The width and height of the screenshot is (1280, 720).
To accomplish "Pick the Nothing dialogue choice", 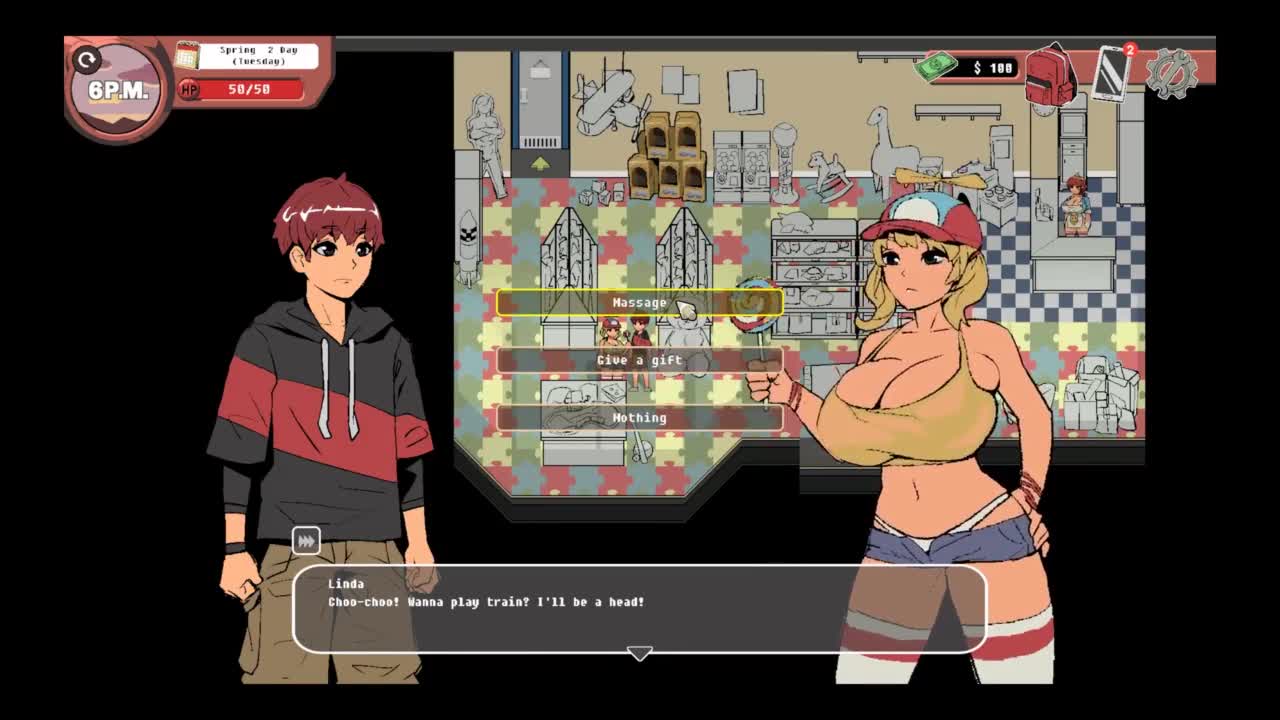I will coord(639,418).
